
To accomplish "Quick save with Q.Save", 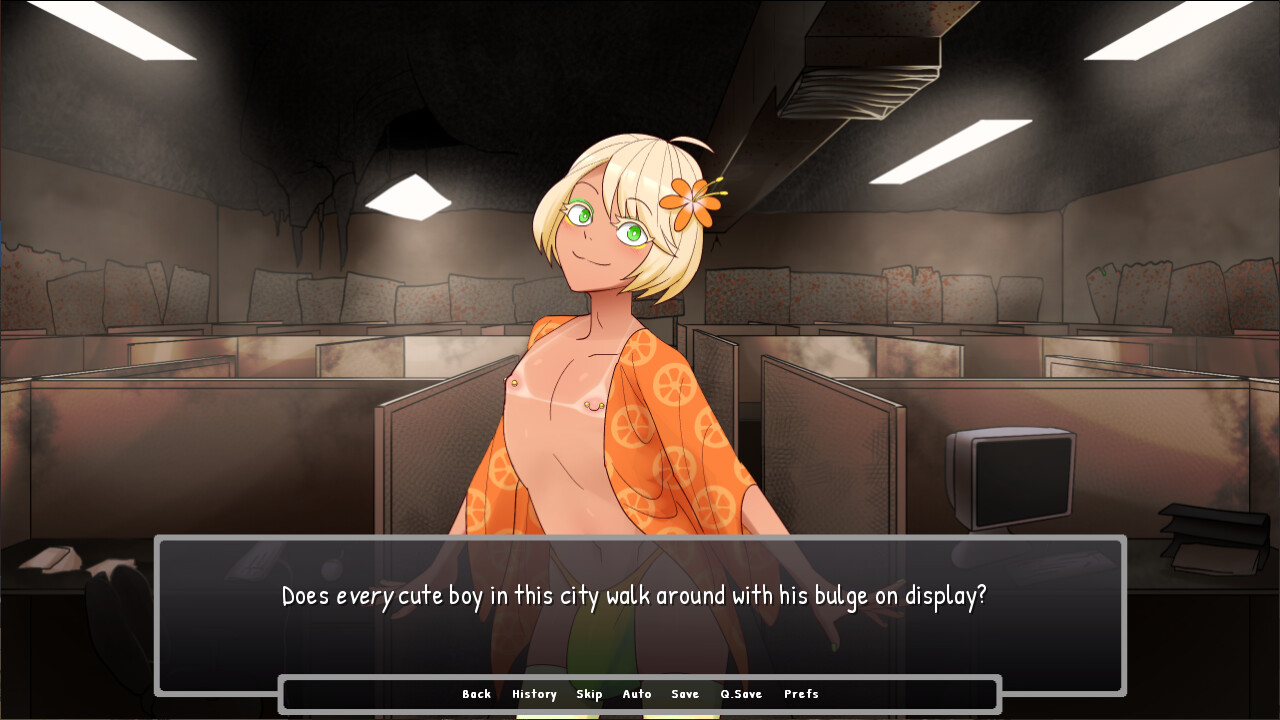I will [x=741, y=694].
